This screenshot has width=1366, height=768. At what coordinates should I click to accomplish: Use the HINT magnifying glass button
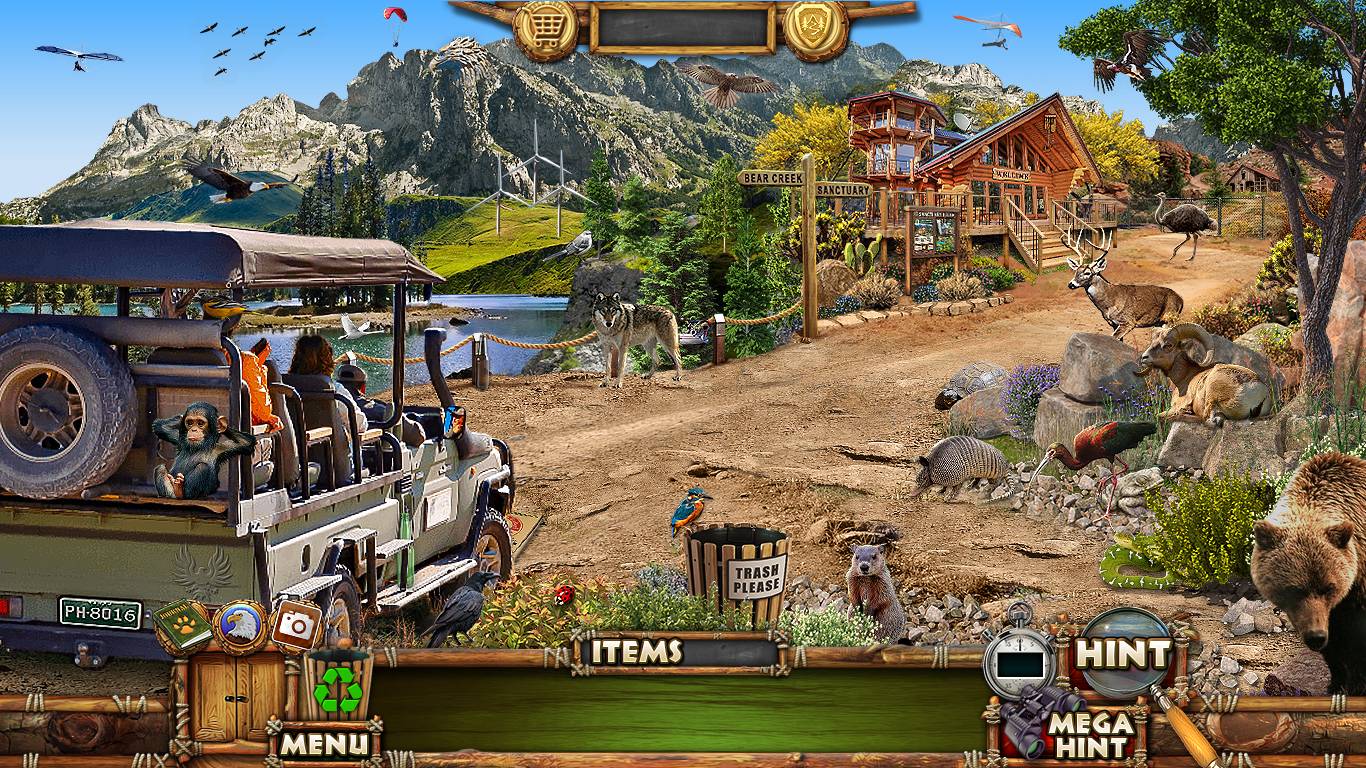pyautogui.click(x=1124, y=653)
